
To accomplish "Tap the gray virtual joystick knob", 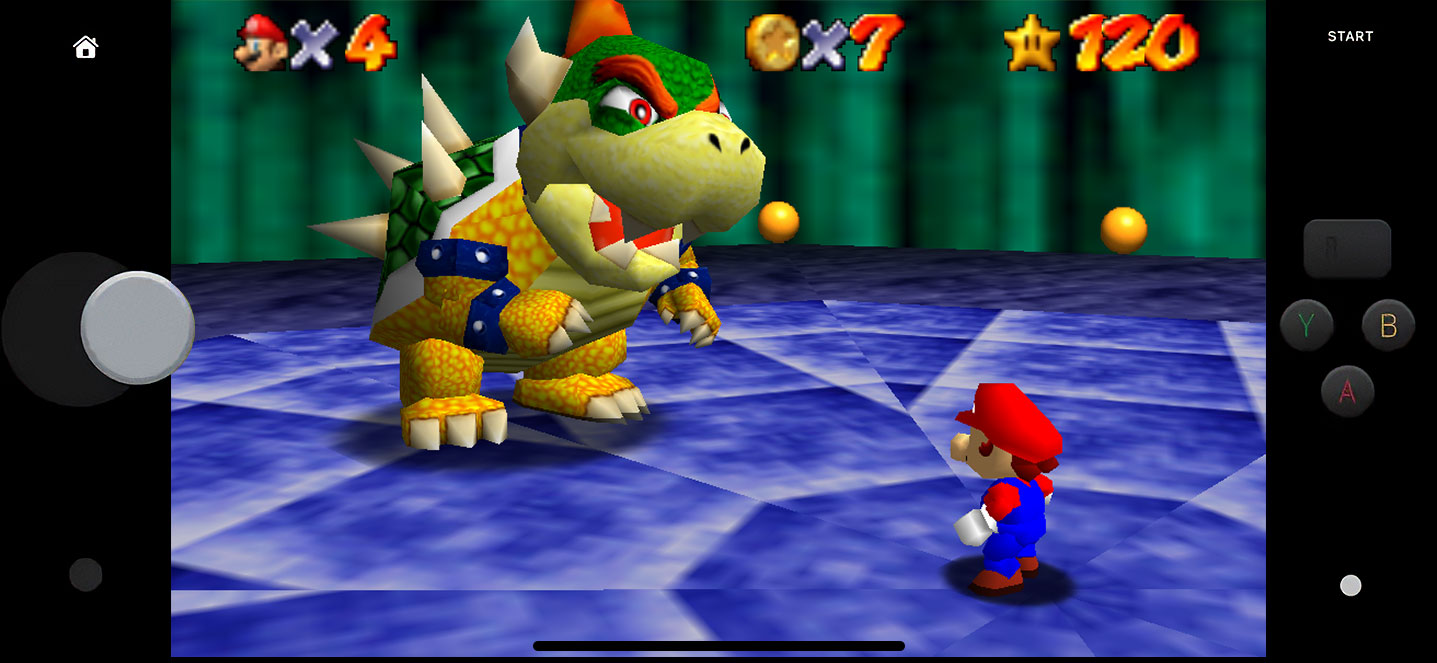I will coord(137,327).
